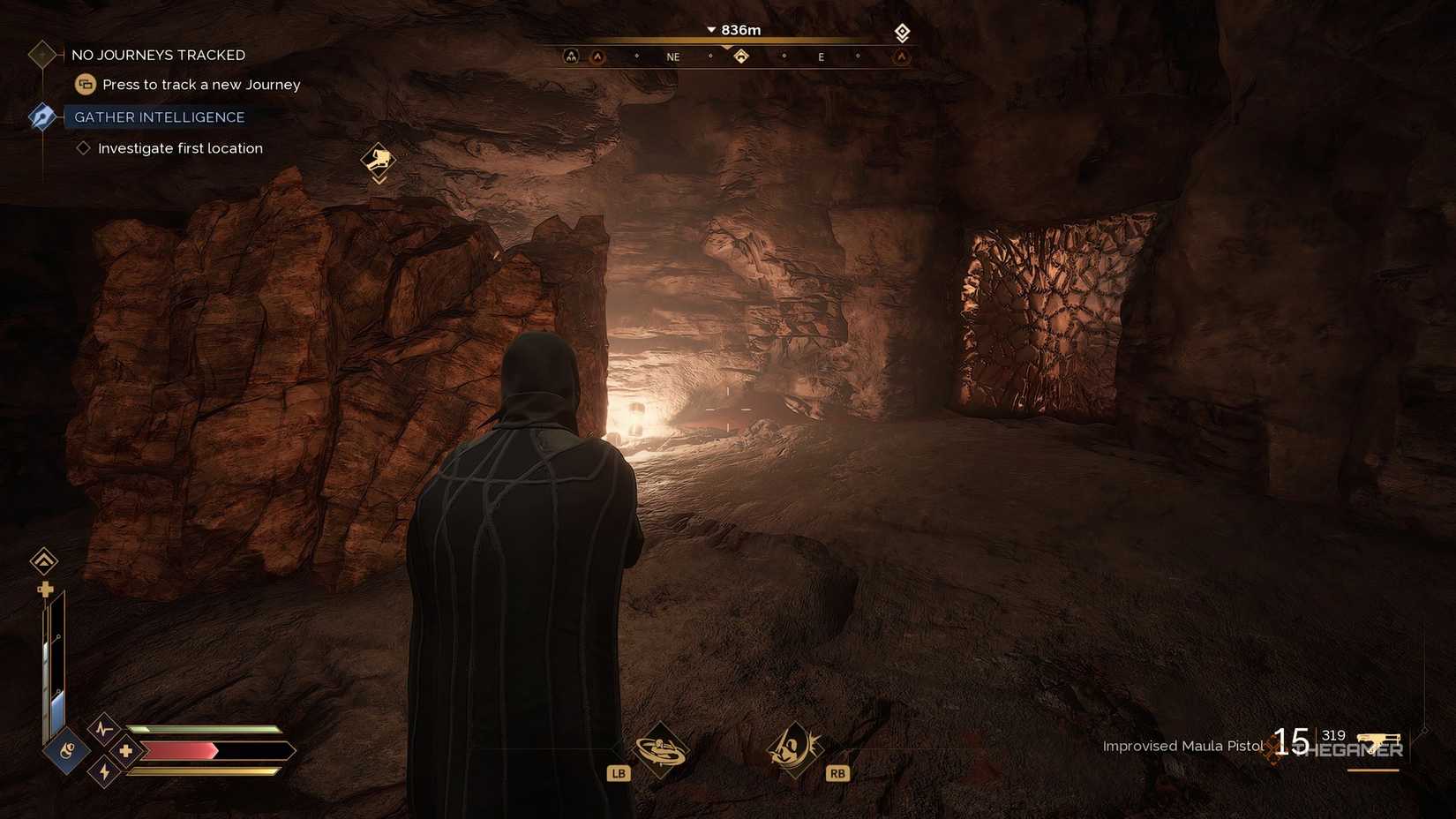Click the lightning energy icon
Image resolution: width=1456 pixels, height=819 pixels.
[103, 771]
